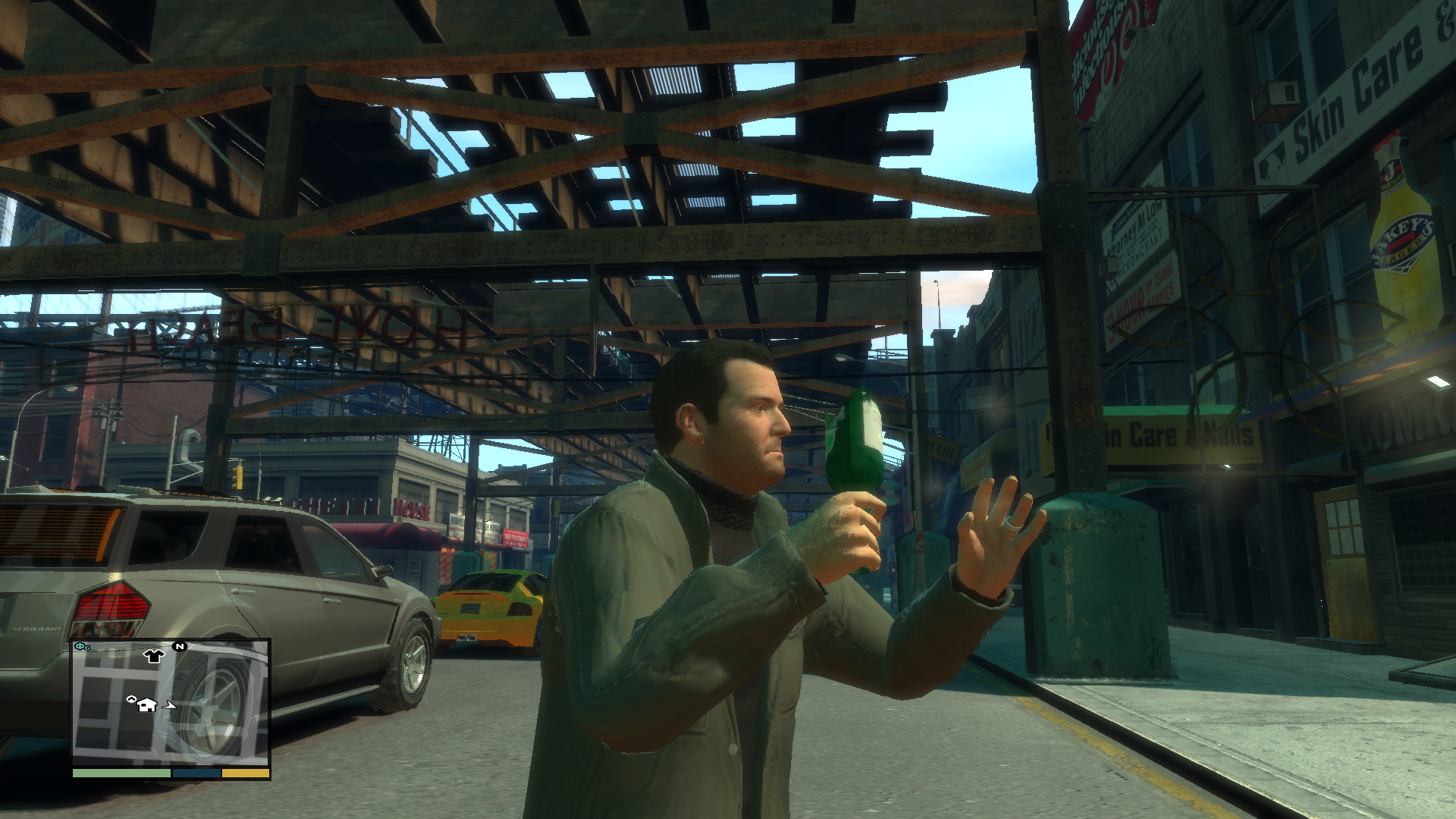Click the north compass marker
Image resolution: width=1456 pixels, height=819 pixels.
[180, 647]
